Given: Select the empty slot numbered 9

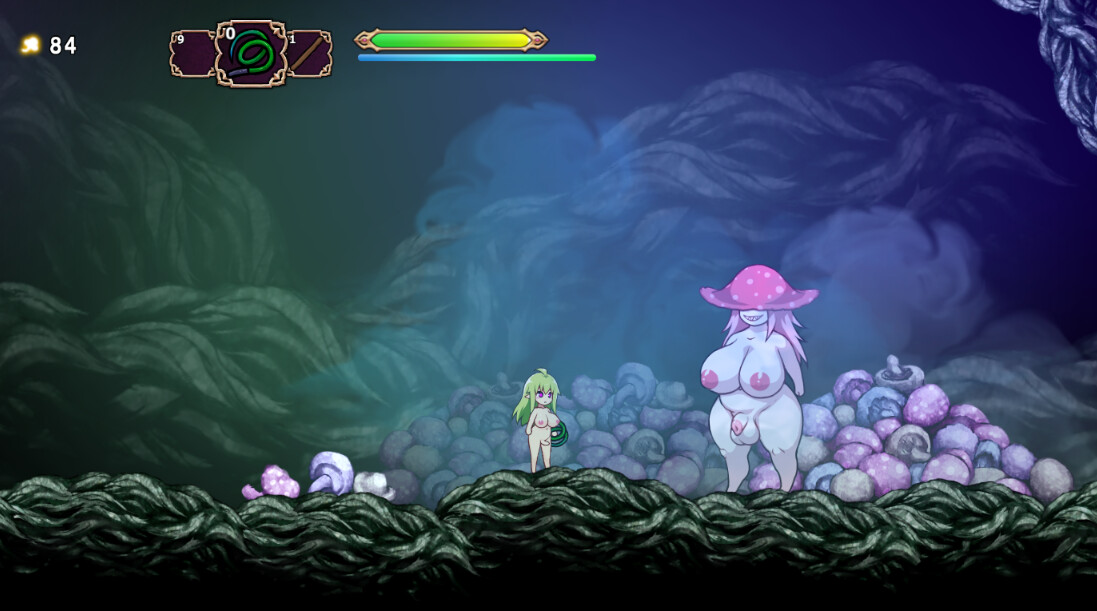Looking at the screenshot, I should 192,54.
